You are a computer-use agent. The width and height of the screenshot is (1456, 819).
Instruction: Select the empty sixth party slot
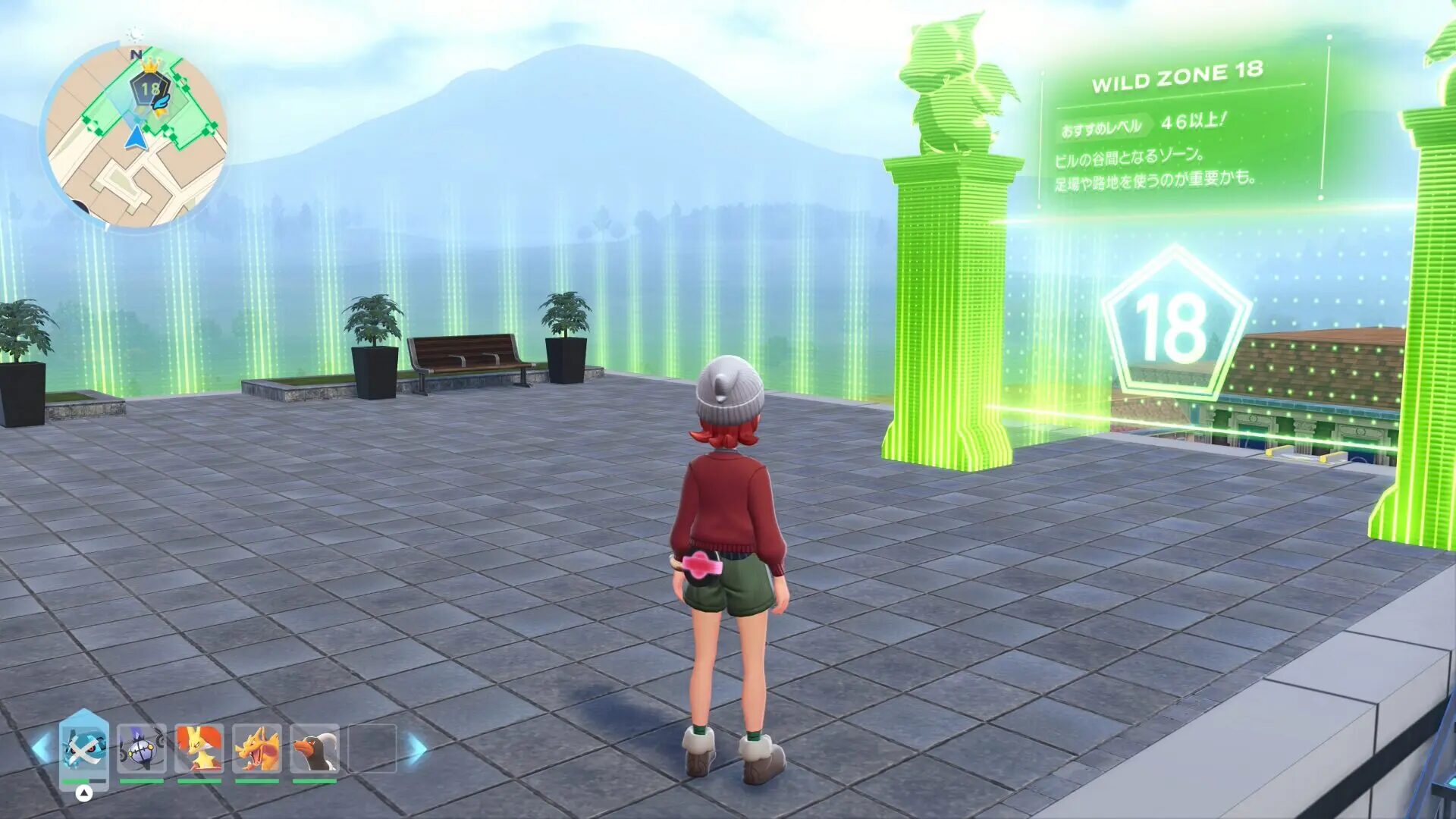[x=372, y=748]
